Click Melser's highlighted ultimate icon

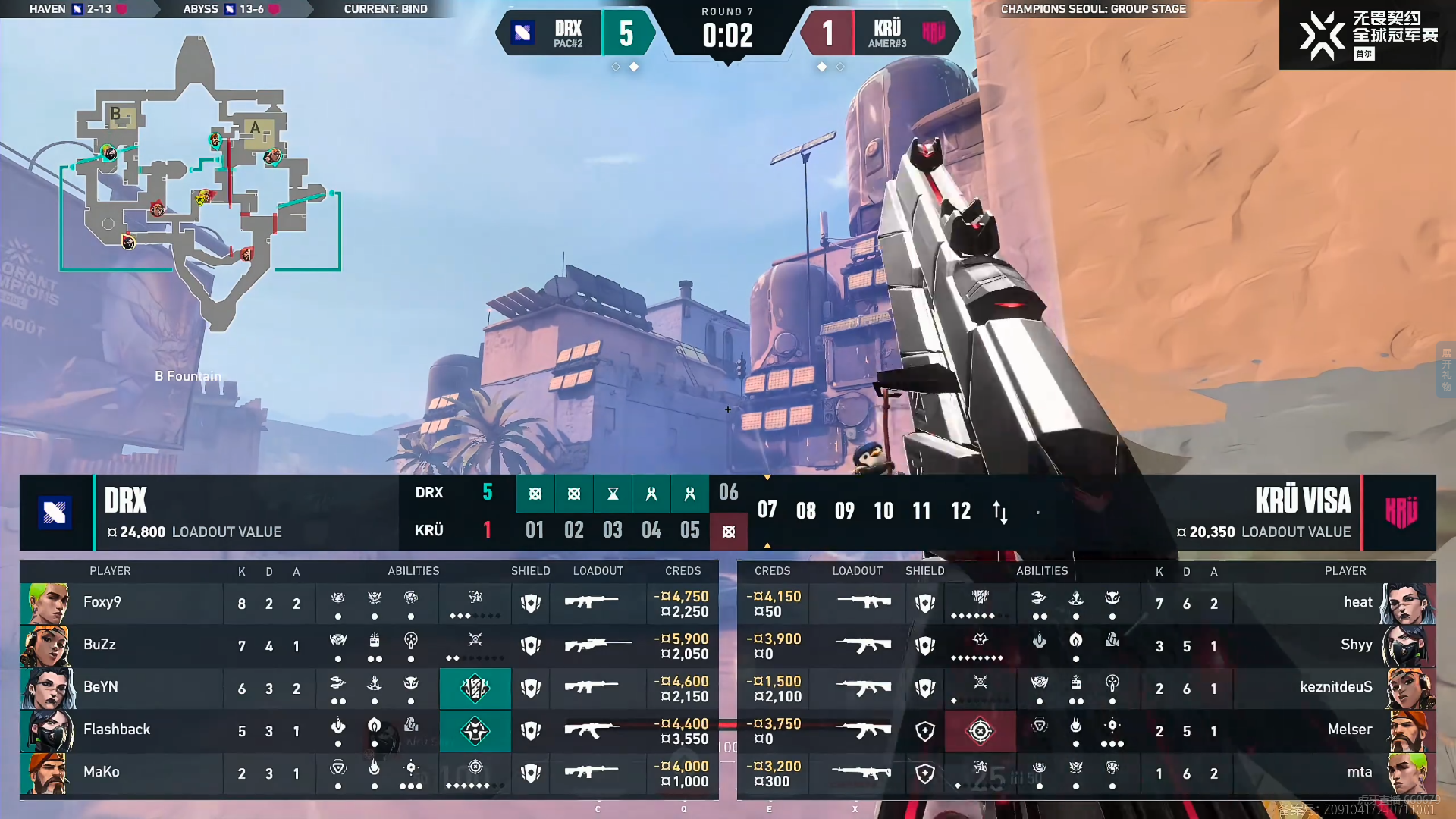[980, 730]
